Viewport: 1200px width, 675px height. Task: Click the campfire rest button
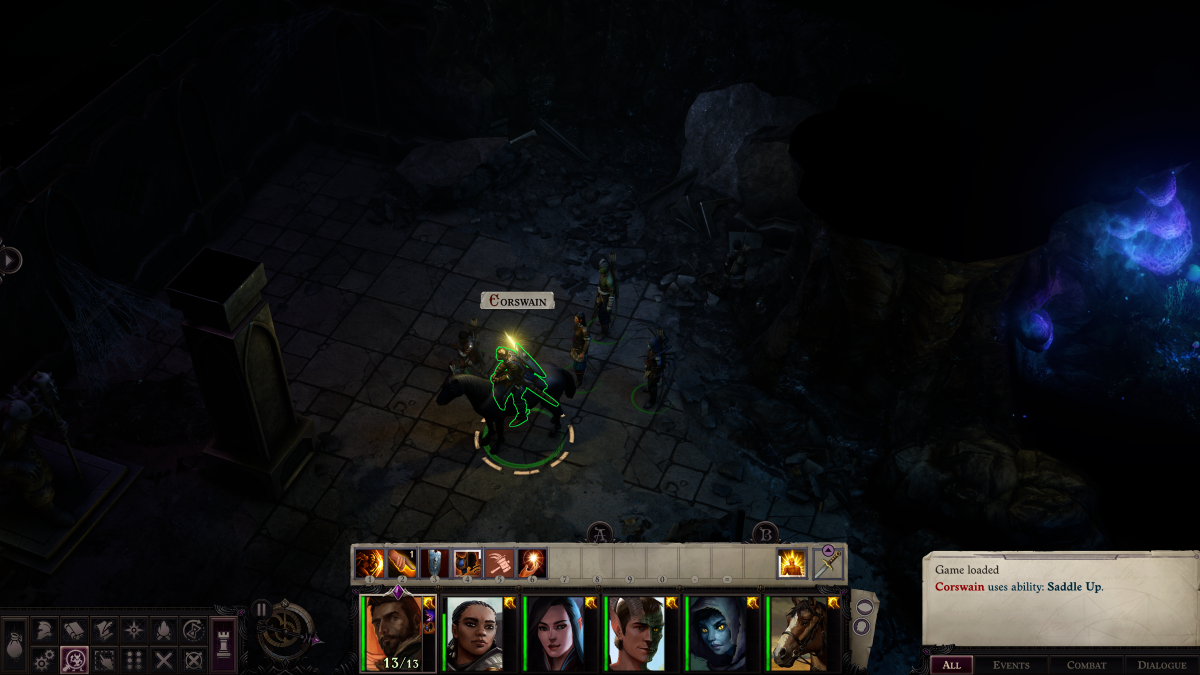click(x=164, y=630)
